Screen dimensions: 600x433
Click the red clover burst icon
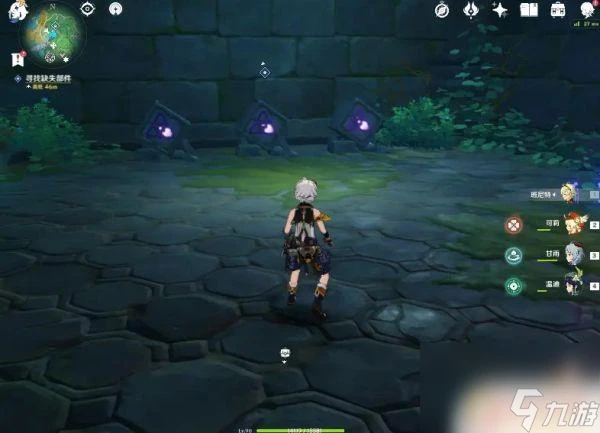[513, 225]
